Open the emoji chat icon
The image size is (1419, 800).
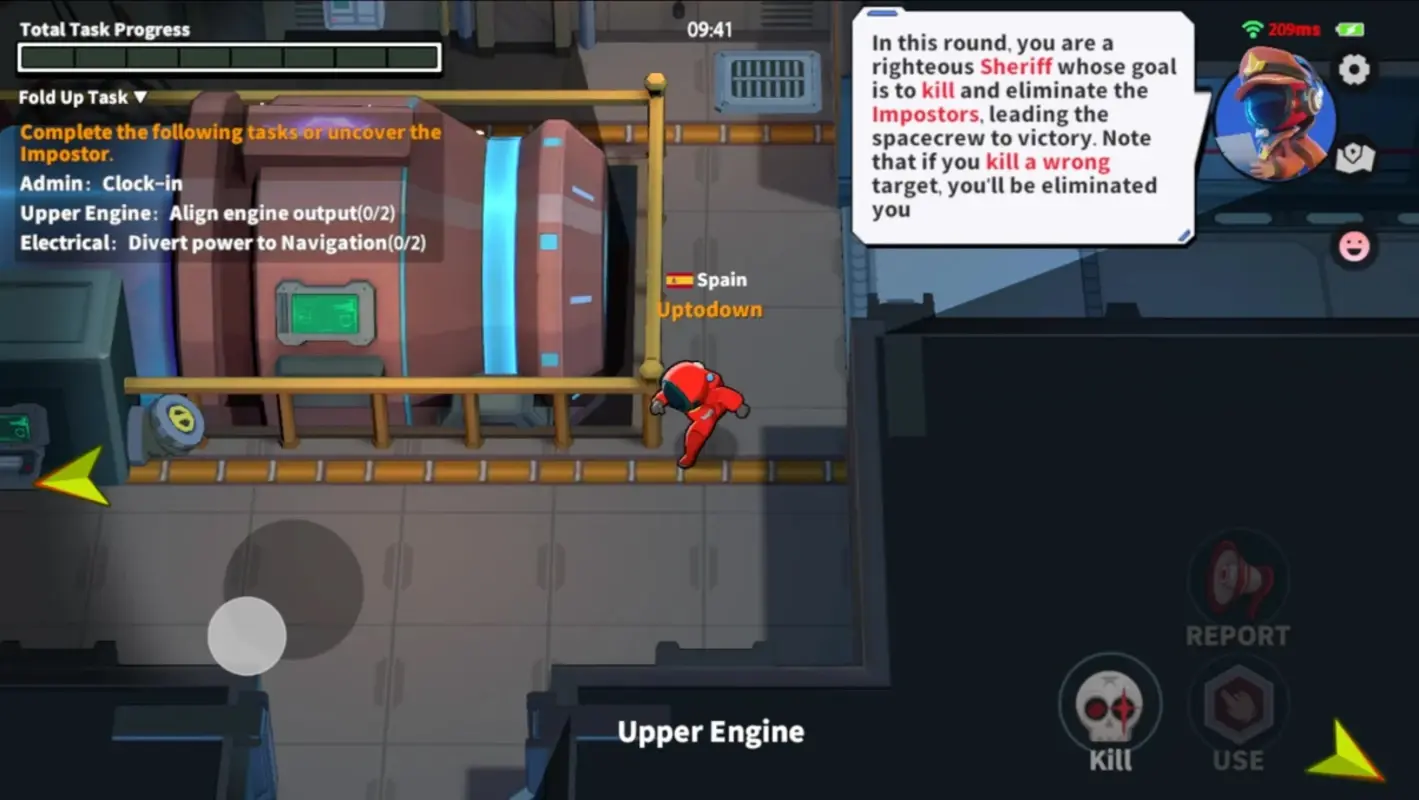[x=1355, y=245]
